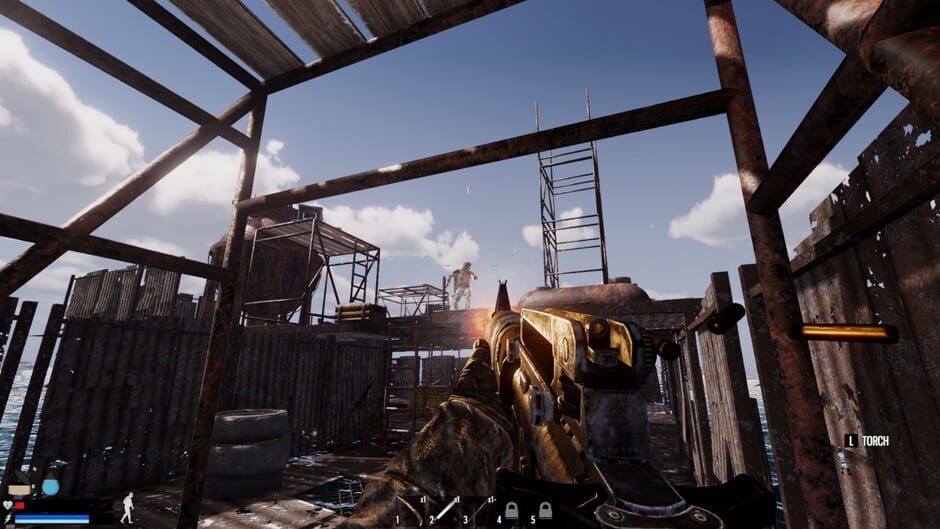Click the blue water drop thirst icon

pyautogui.click(x=50, y=487)
